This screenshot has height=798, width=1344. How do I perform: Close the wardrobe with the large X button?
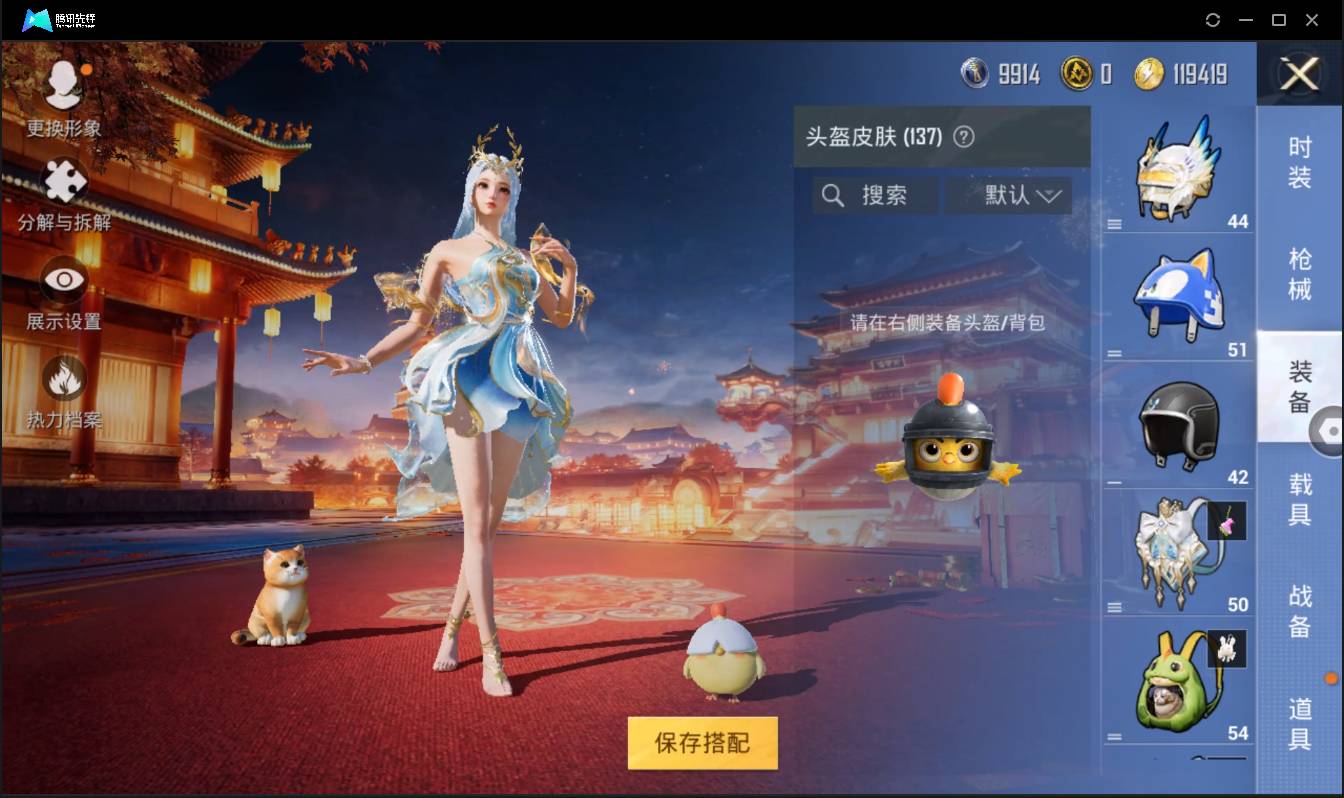tap(1299, 75)
